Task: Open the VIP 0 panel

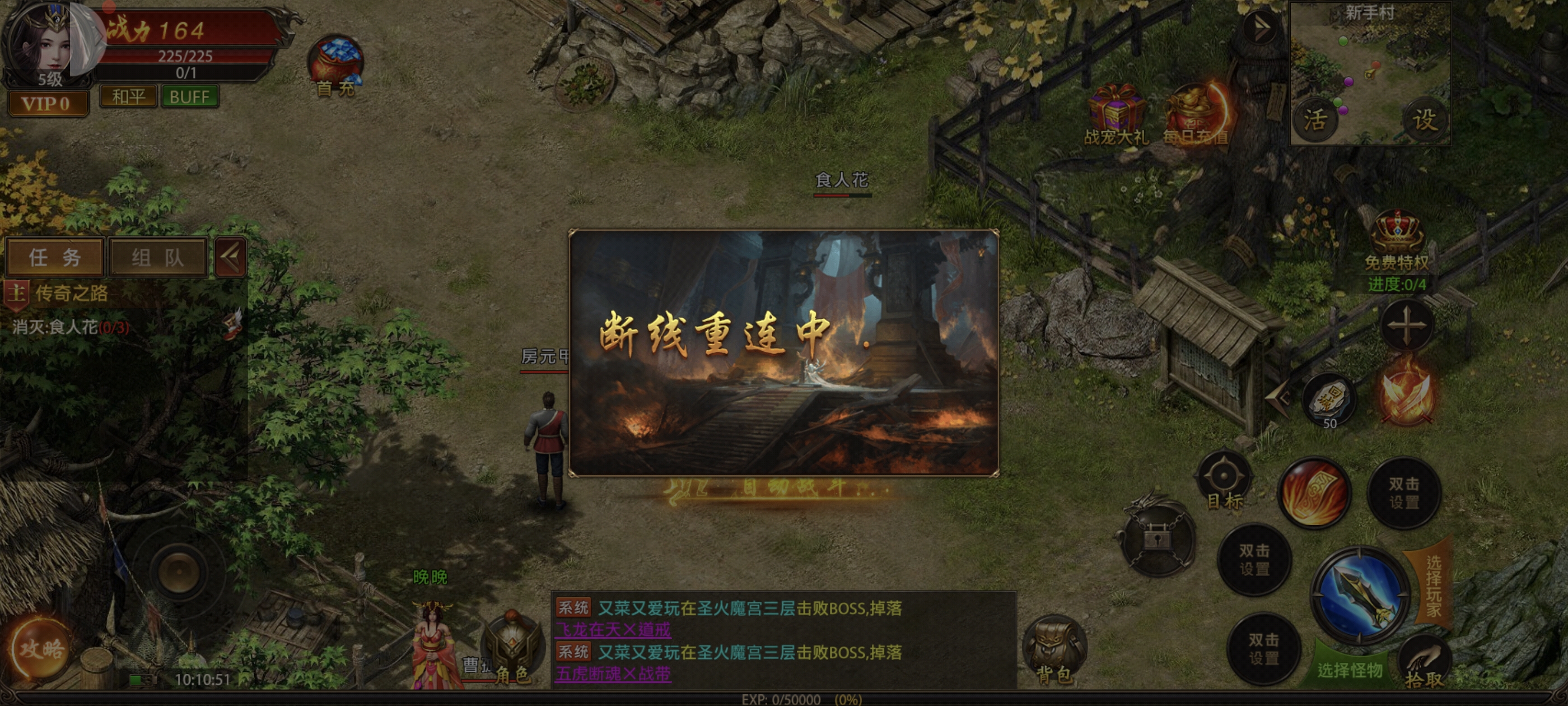Action: [x=47, y=104]
